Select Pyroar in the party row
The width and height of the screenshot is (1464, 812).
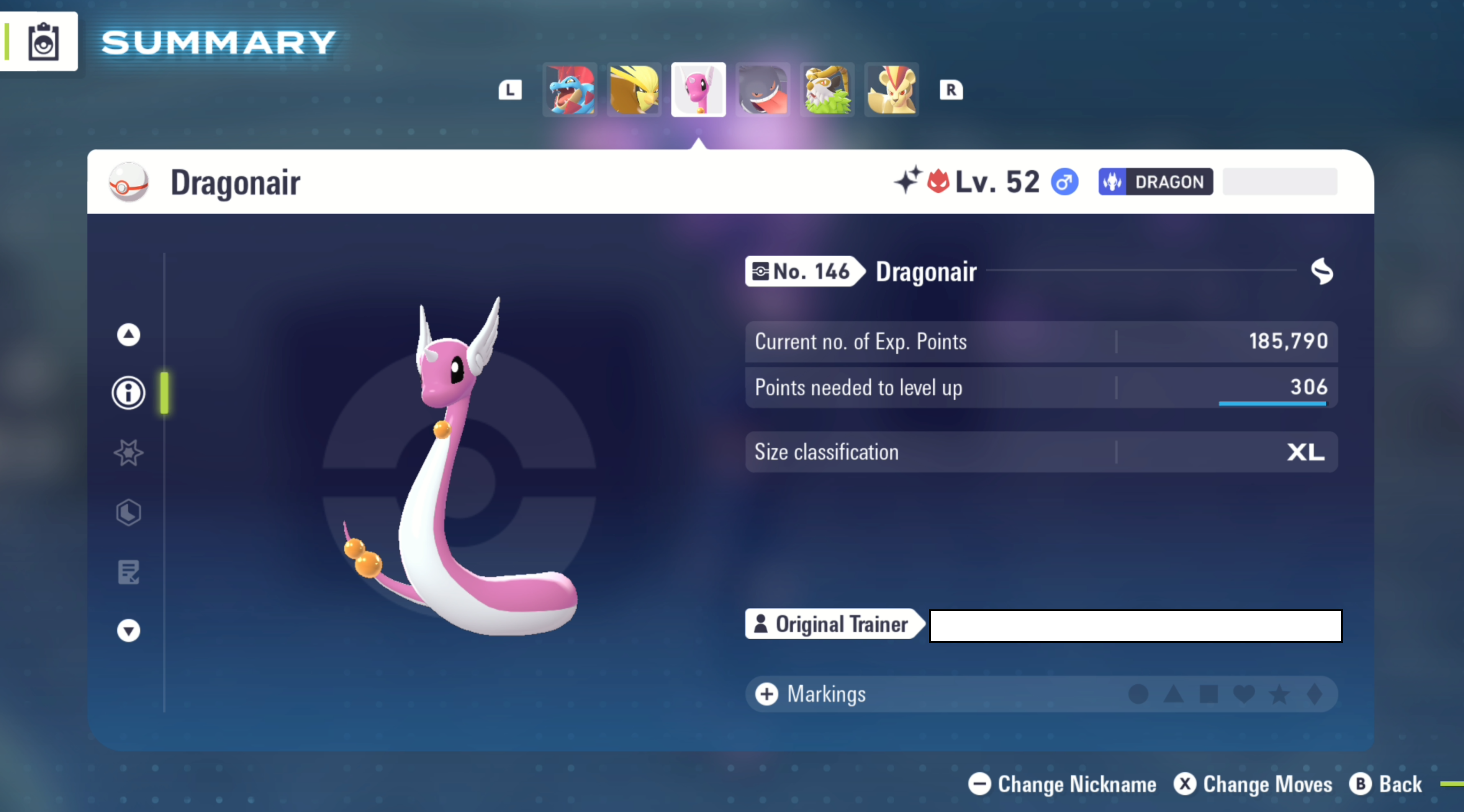[x=891, y=90]
